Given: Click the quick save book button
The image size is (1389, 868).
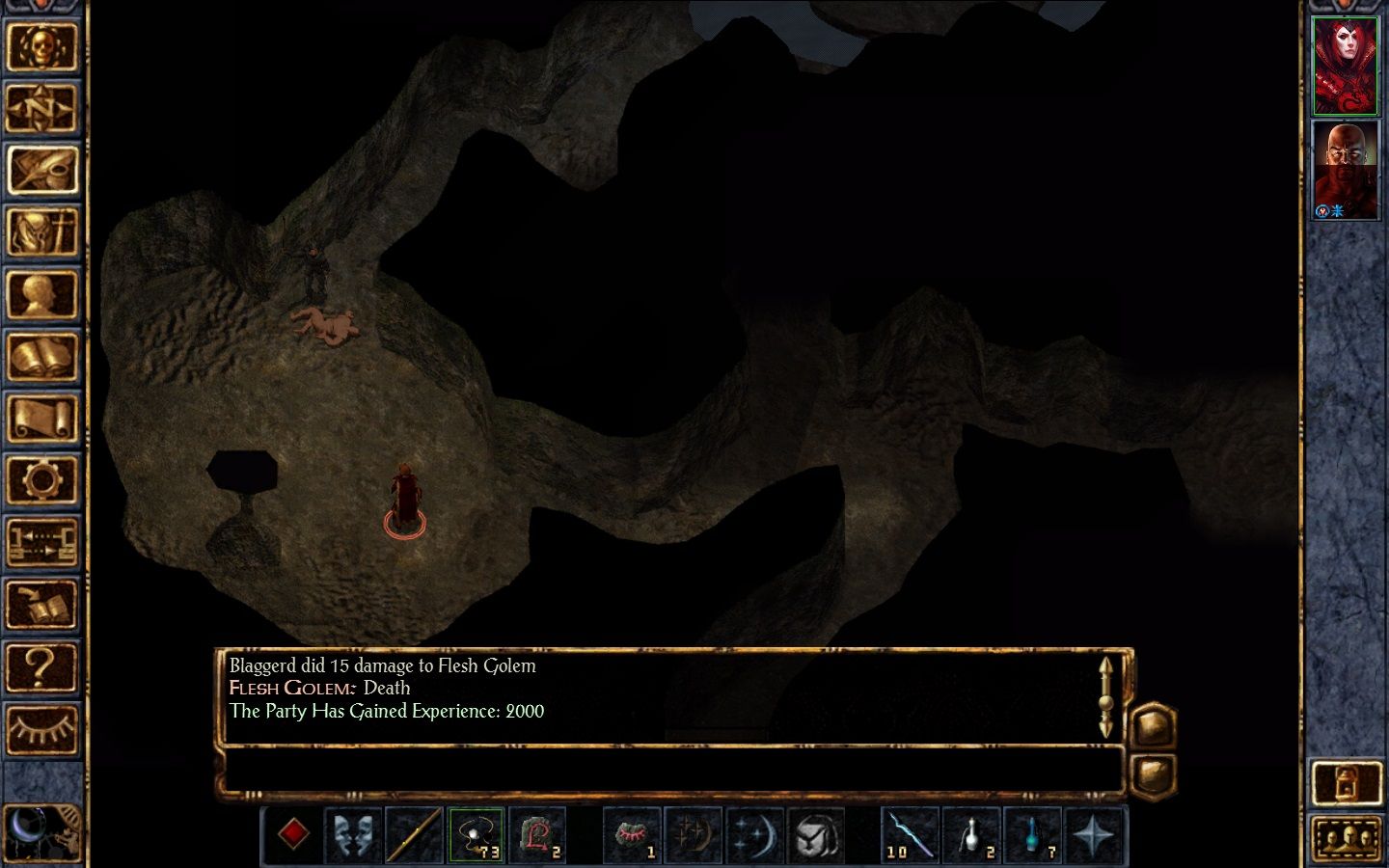Looking at the screenshot, I should point(41,605).
